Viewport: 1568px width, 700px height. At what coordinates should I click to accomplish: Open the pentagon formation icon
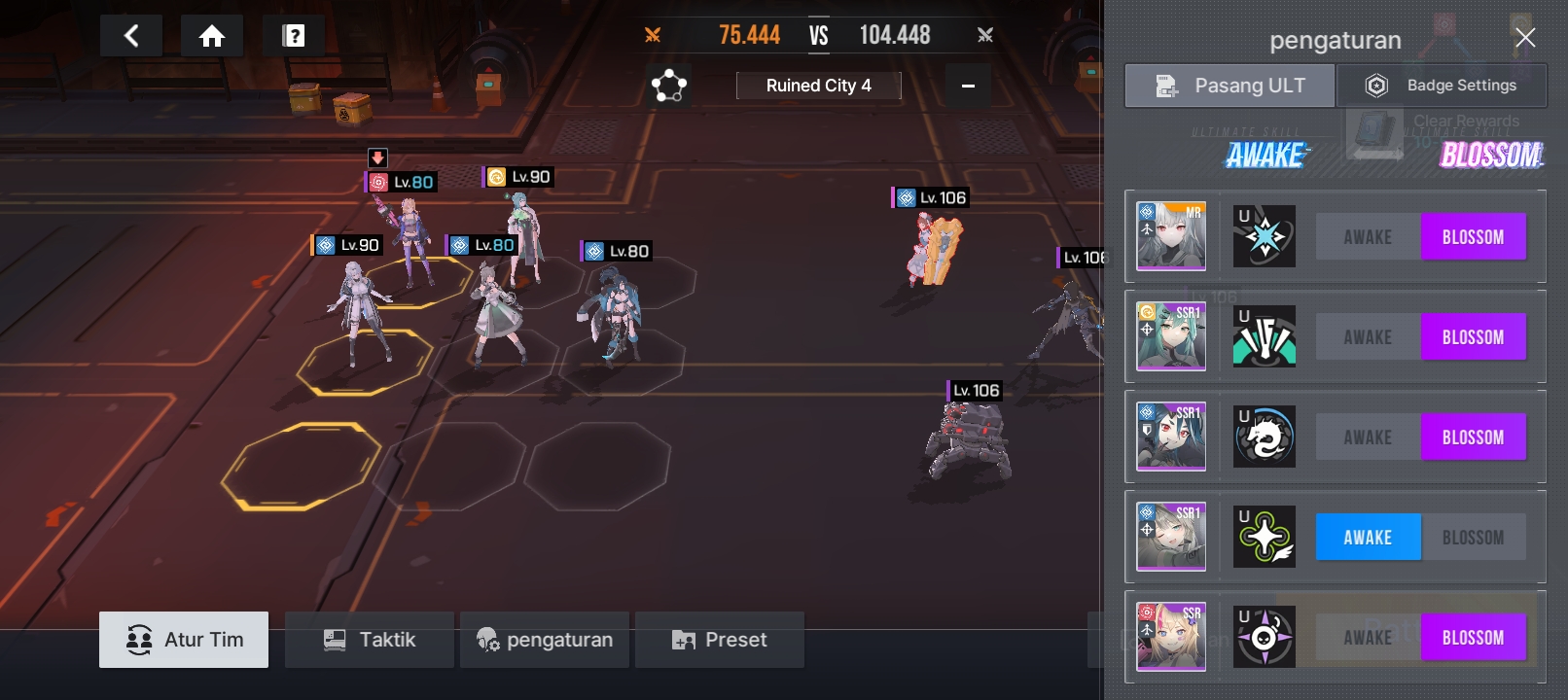669,86
